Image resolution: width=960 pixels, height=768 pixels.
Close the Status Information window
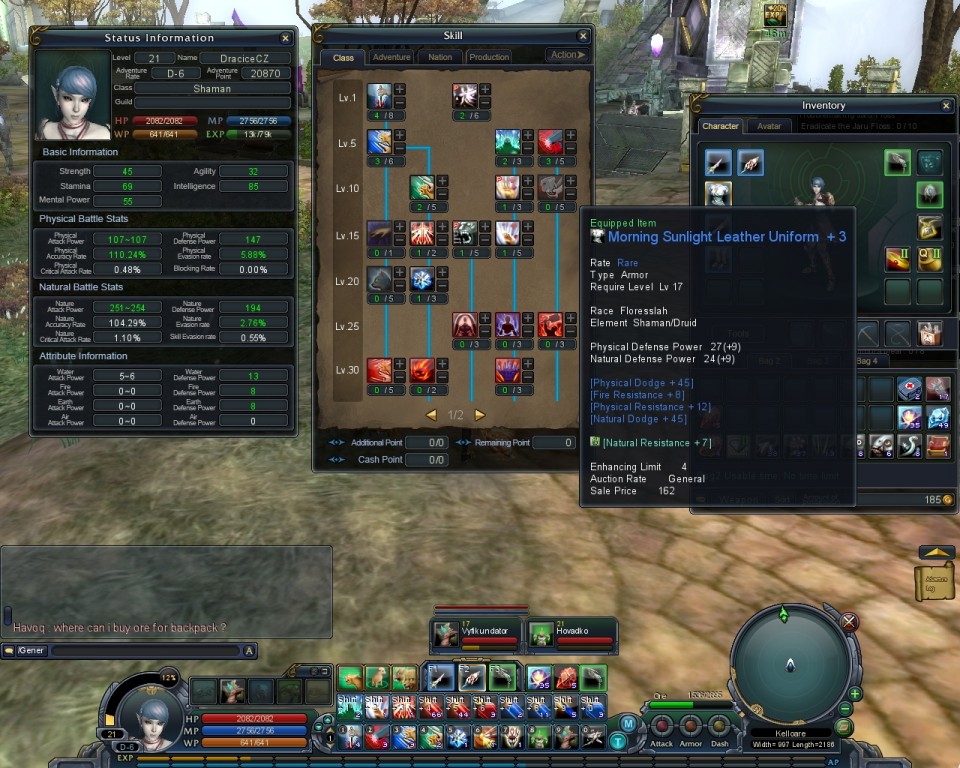click(285, 38)
